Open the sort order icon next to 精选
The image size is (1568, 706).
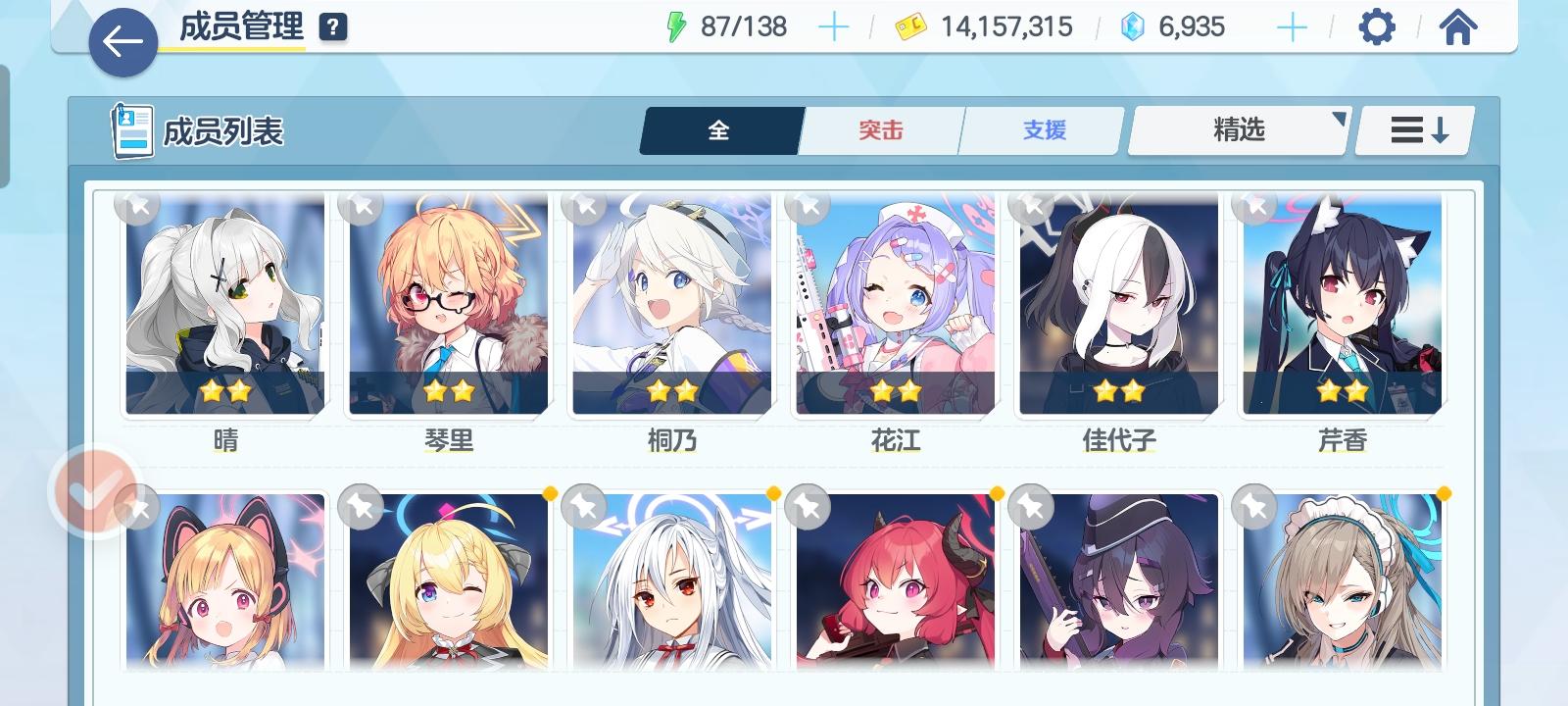point(1411,128)
